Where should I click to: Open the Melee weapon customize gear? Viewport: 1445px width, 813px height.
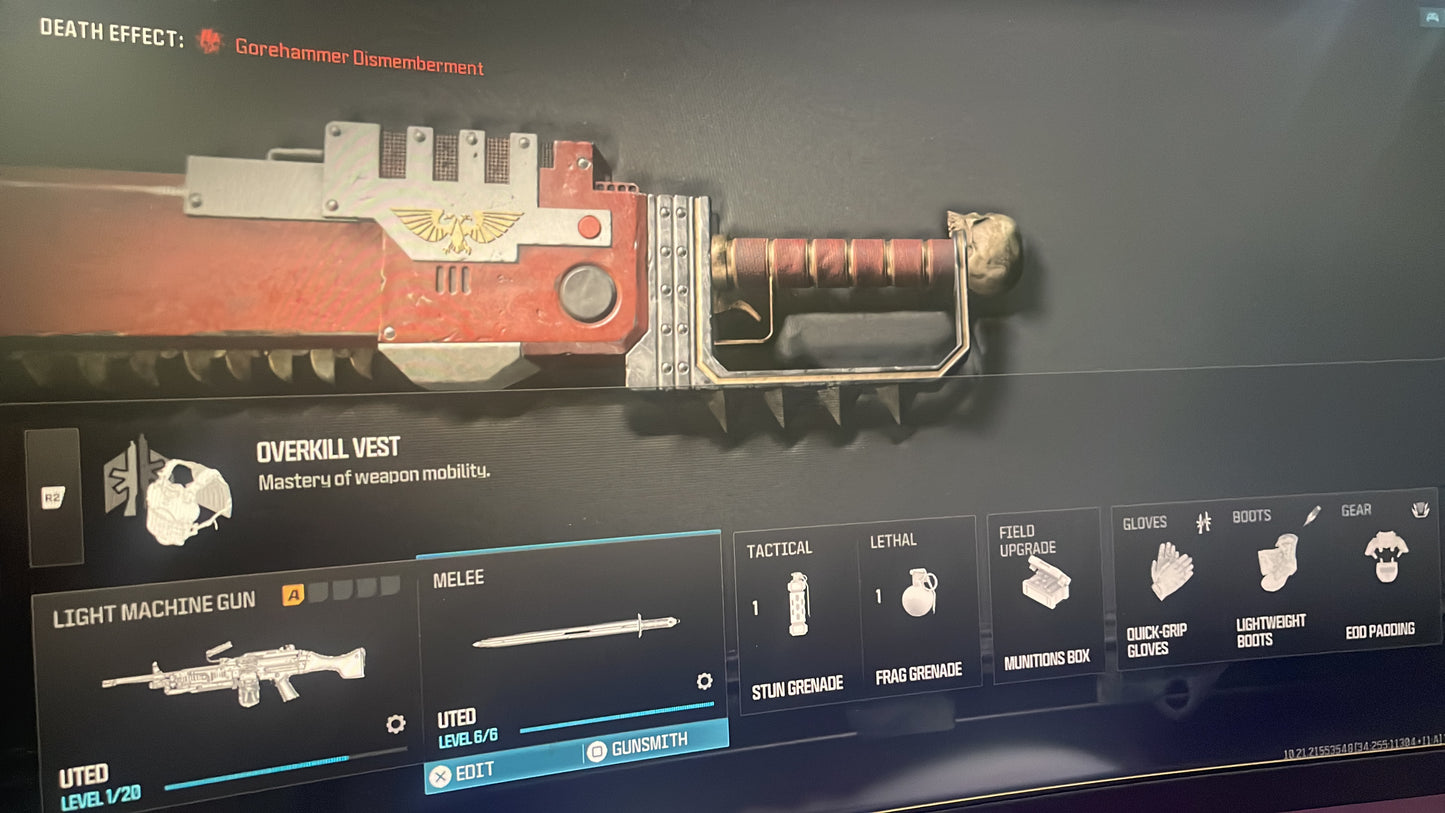(x=704, y=681)
